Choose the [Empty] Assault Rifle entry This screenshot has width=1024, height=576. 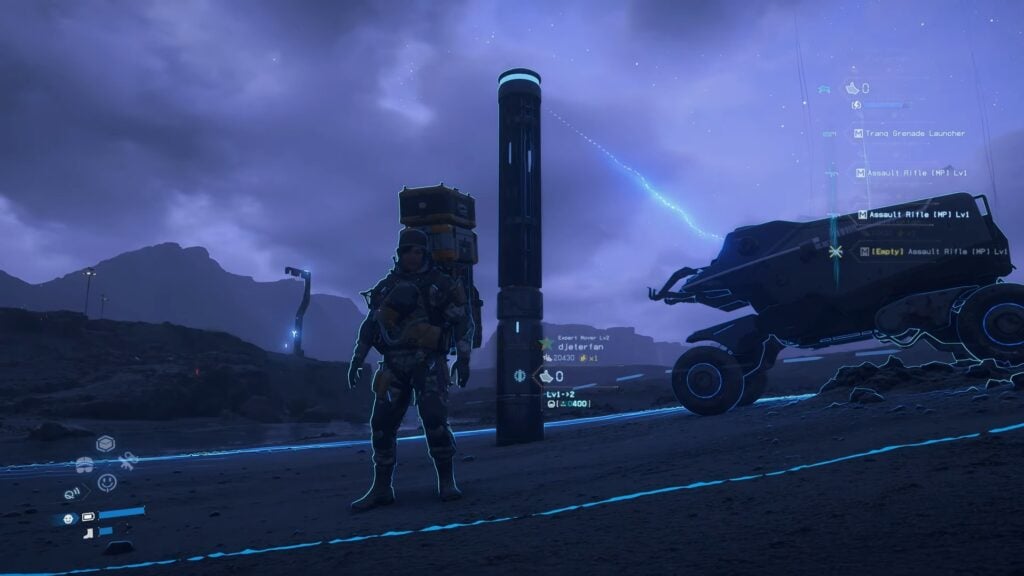pos(930,251)
